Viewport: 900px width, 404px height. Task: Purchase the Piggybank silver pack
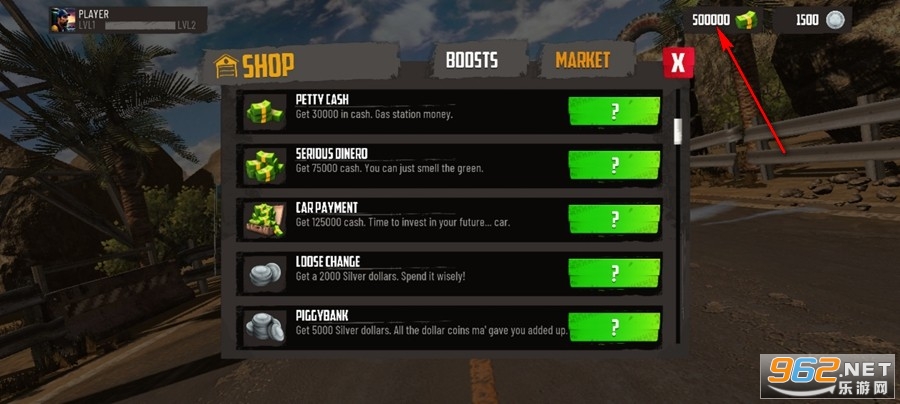pyautogui.click(x=614, y=326)
